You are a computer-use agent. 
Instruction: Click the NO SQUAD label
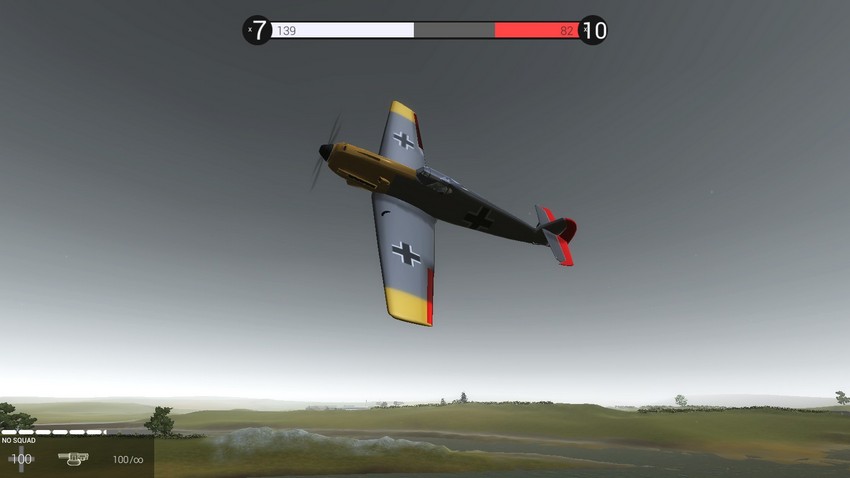(19, 440)
